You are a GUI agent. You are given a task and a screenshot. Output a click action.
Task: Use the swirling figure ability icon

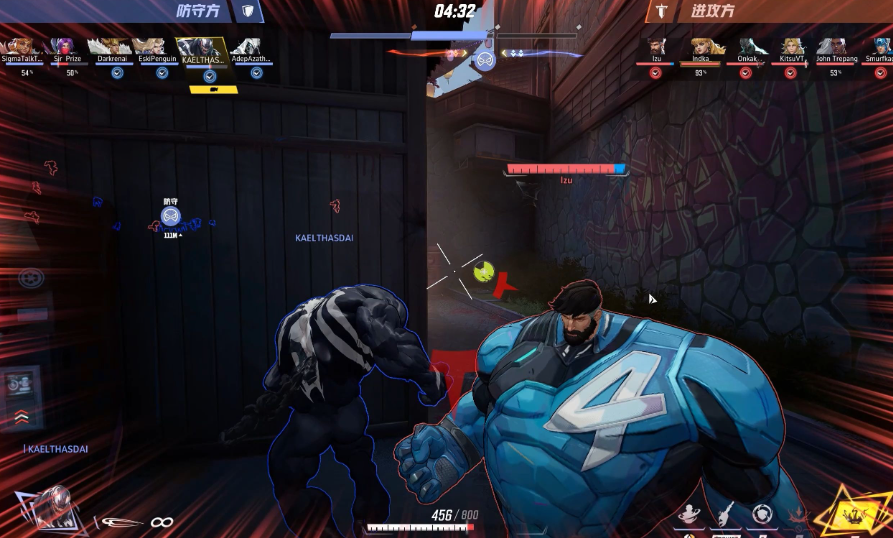(687, 515)
